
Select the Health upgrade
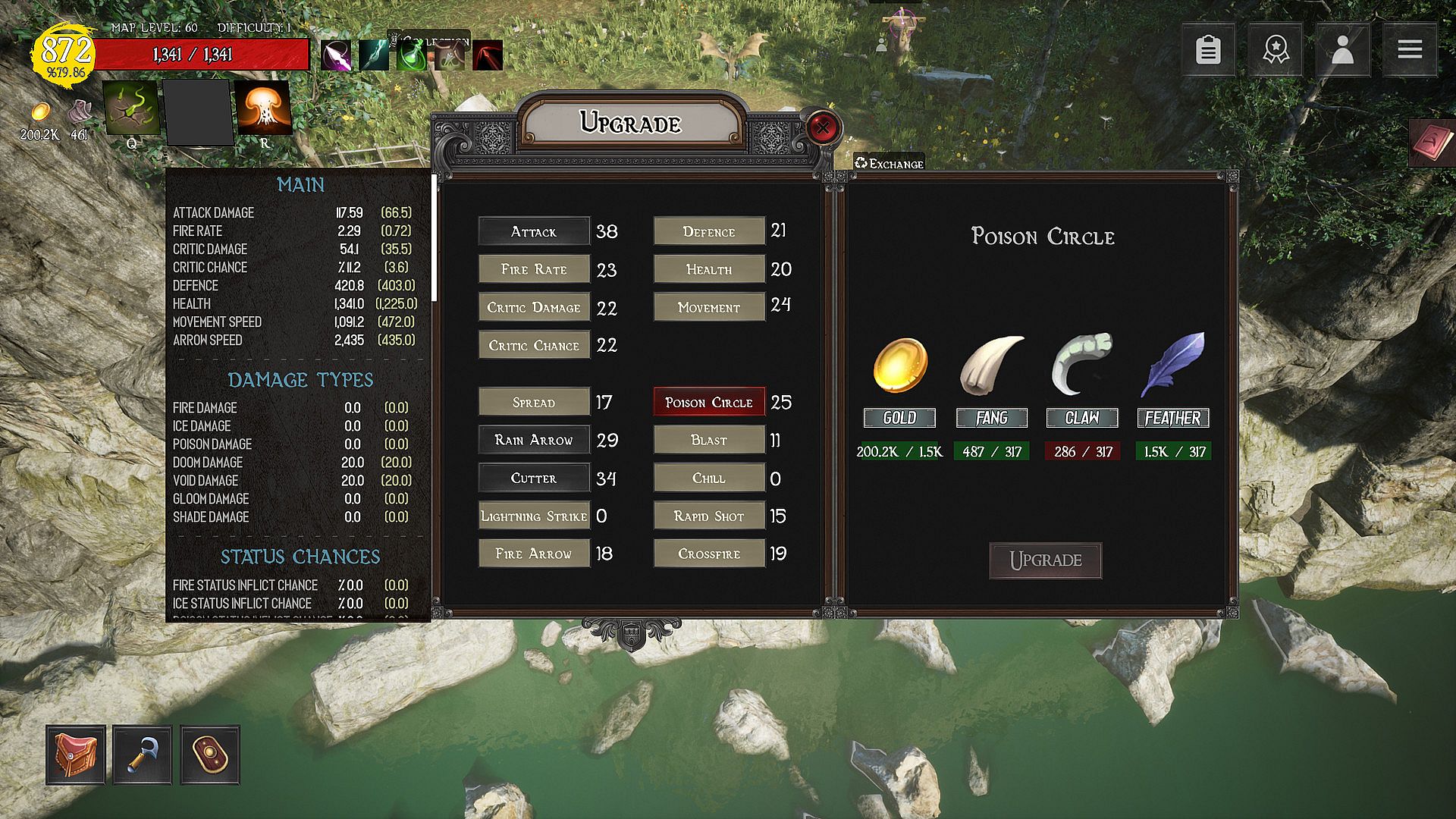pos(709,269)
